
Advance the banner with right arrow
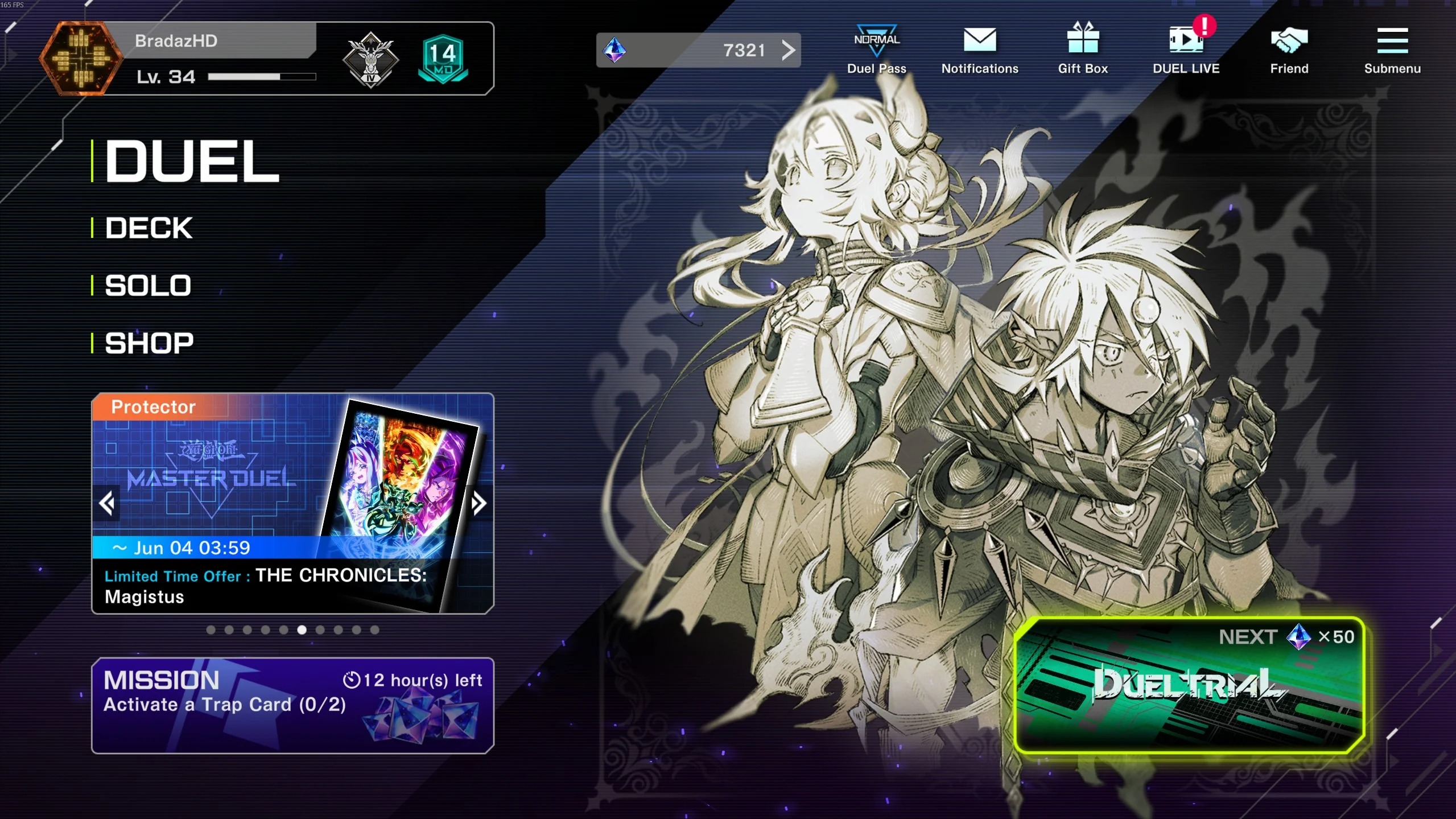tap(479, 503)
